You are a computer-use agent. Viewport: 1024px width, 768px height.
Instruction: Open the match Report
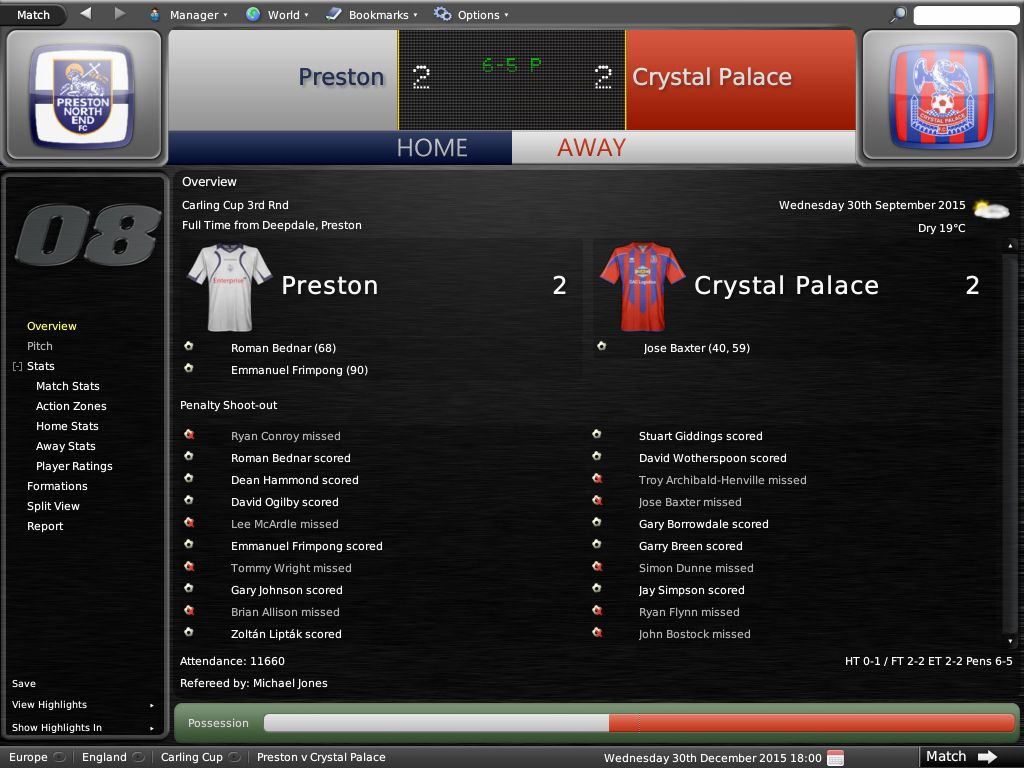click(x=45, y=526)
